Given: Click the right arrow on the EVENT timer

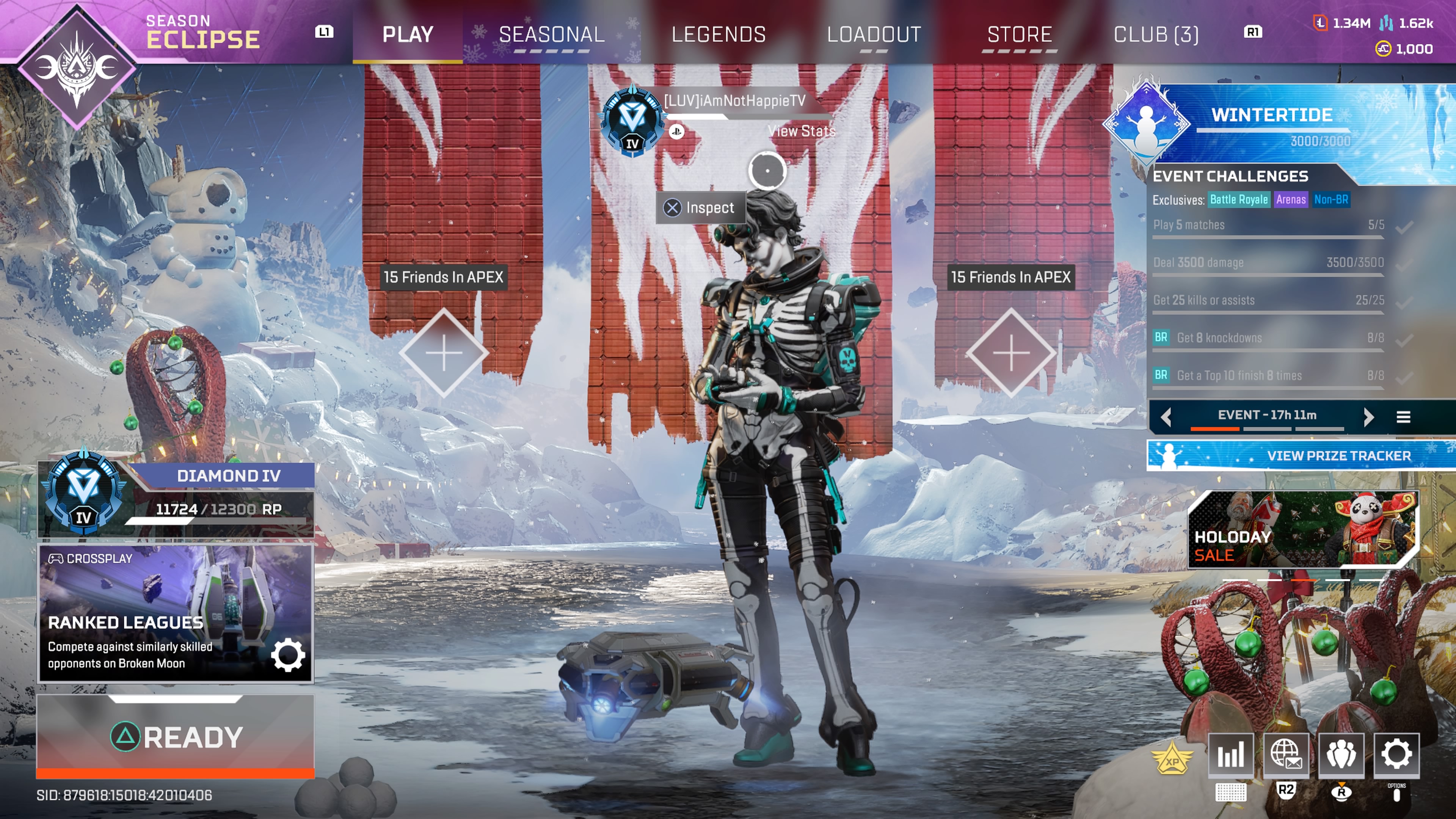Looking at the screenshot, I should coord(1370,417).
